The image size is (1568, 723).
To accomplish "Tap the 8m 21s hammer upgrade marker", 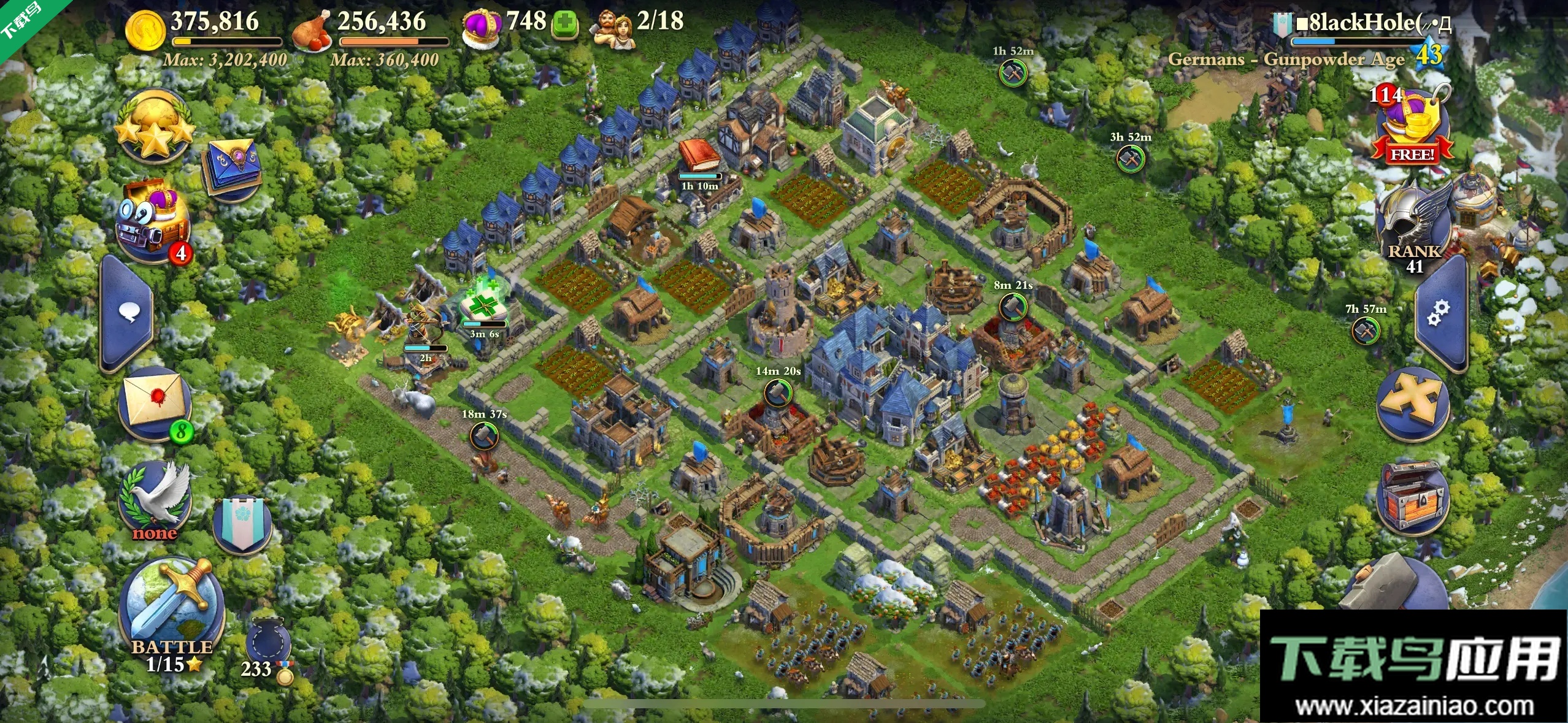I will 1013,307.
